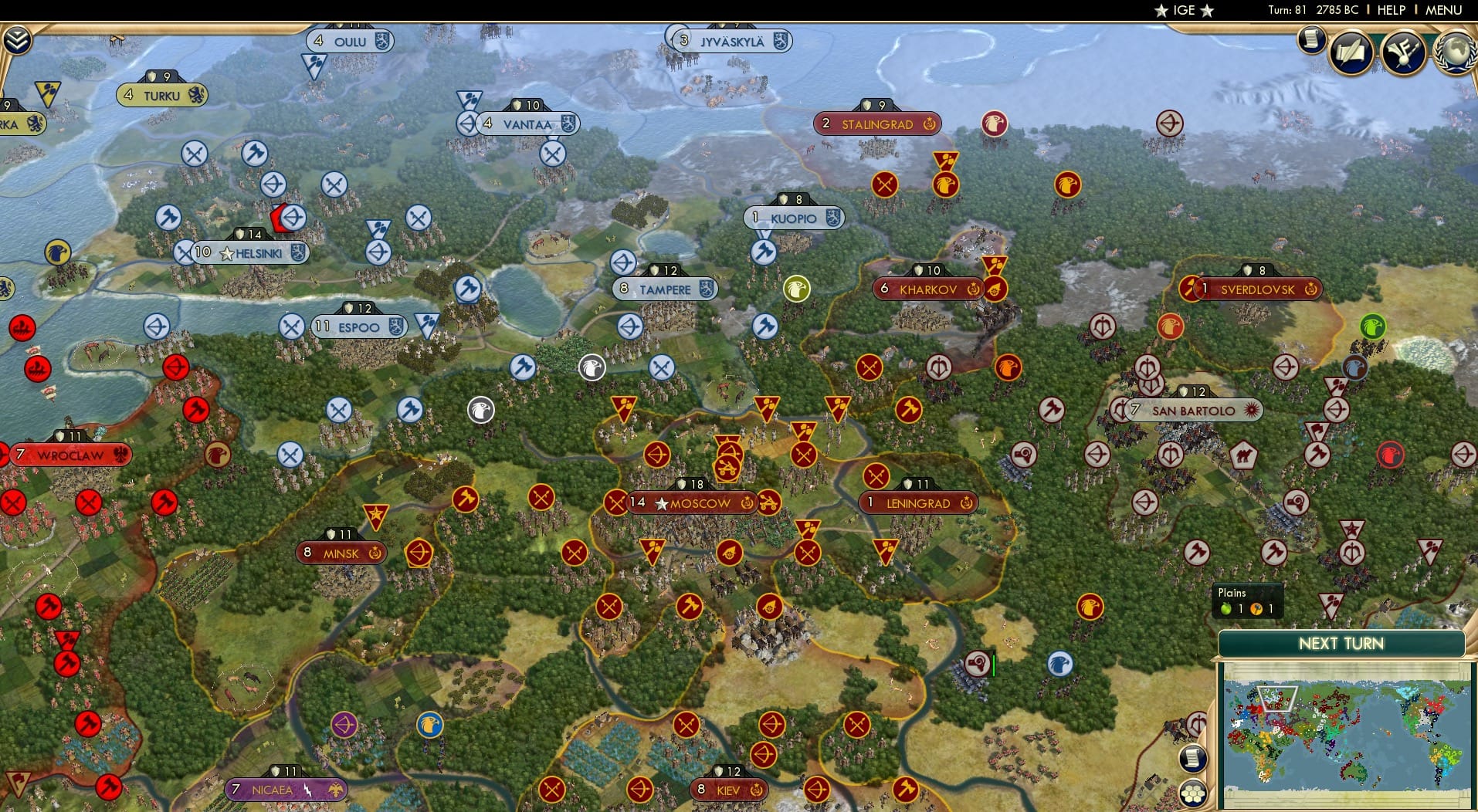Open the MENU item in the top bar
1478x812 pixels.
click(1446, 10)
